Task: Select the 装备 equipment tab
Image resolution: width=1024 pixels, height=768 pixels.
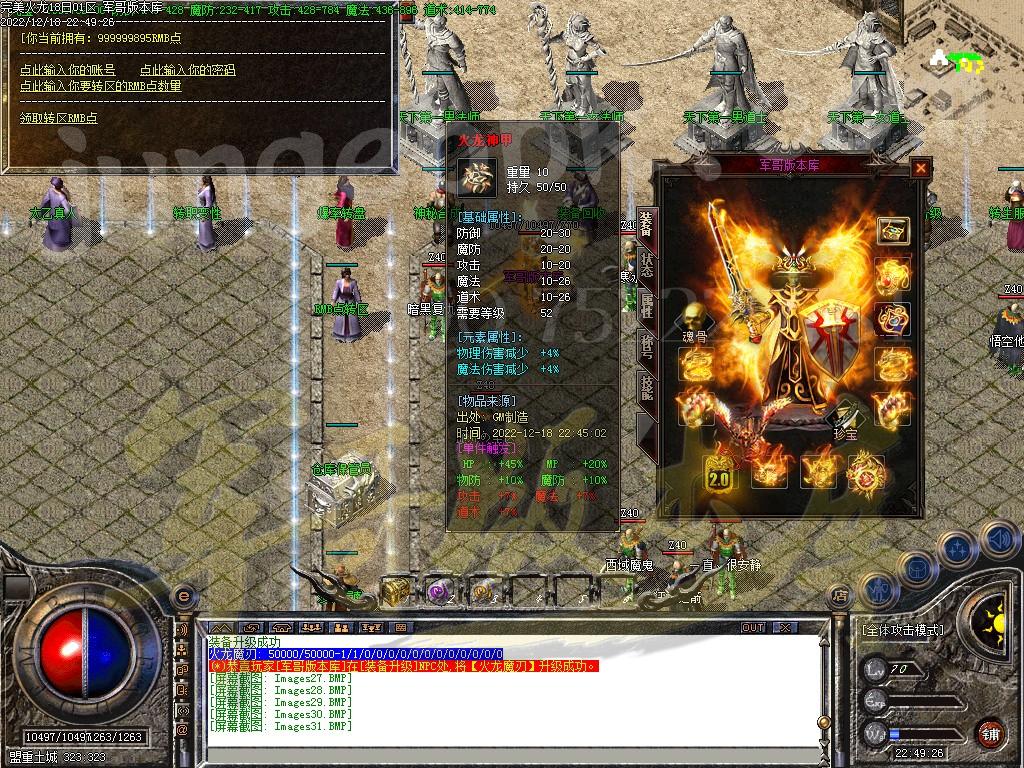Action: coord(647,227)
